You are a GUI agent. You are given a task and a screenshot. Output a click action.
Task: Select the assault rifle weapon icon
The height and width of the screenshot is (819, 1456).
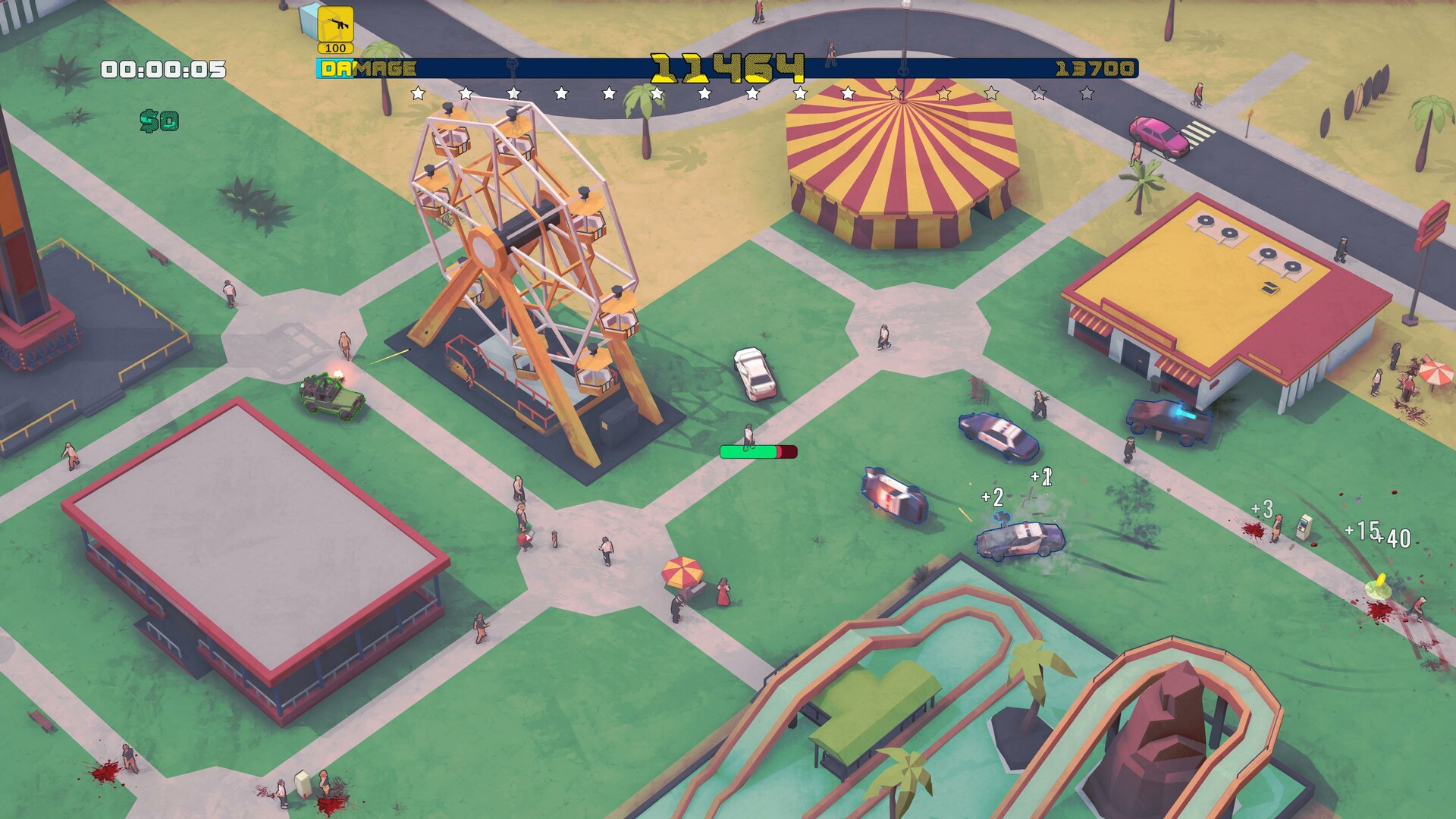(337, 24)
